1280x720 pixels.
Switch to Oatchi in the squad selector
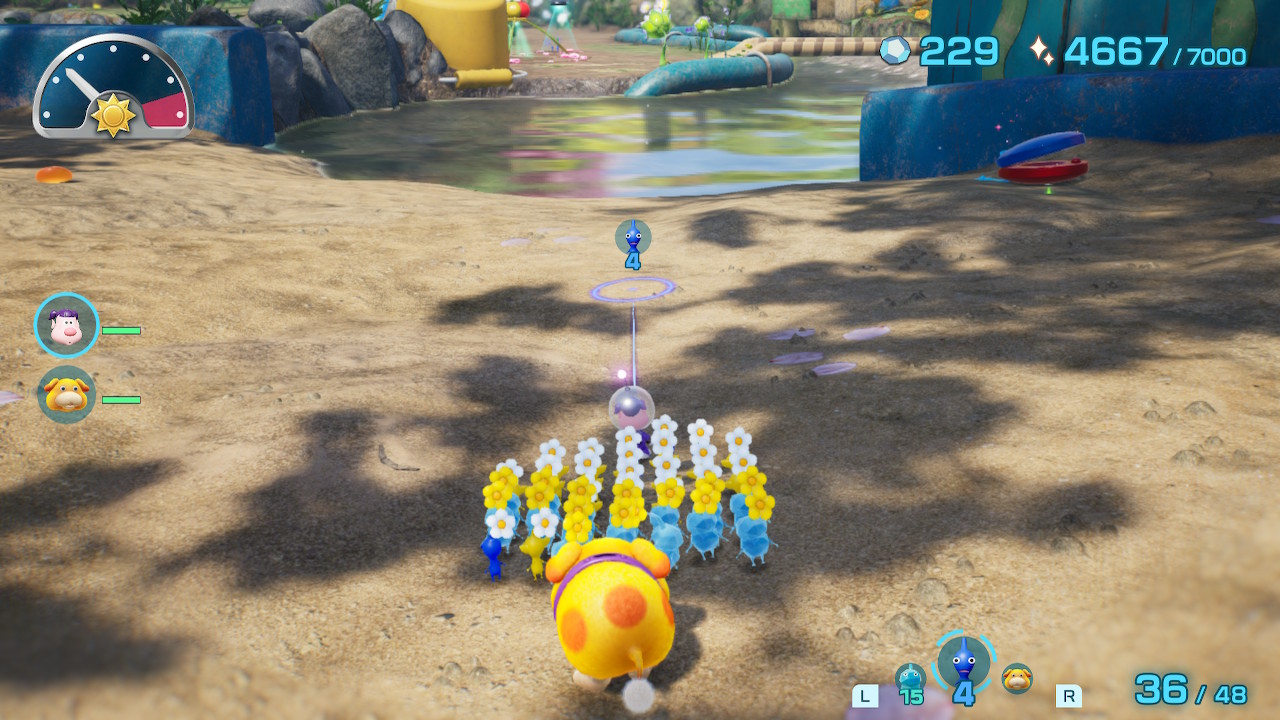[x=1017, y=678]
